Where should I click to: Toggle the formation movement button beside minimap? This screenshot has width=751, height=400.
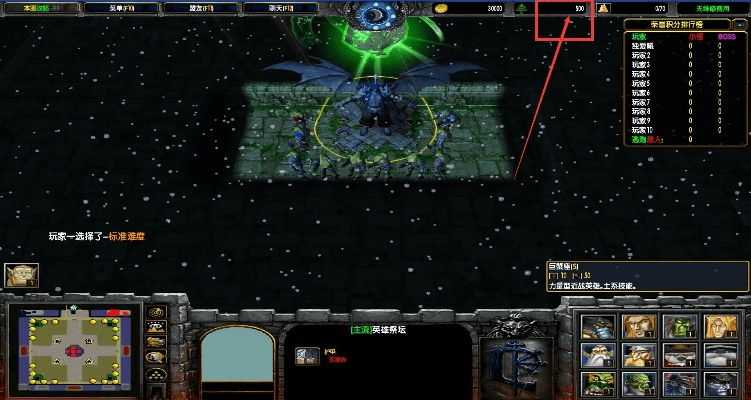pos(156,373)
